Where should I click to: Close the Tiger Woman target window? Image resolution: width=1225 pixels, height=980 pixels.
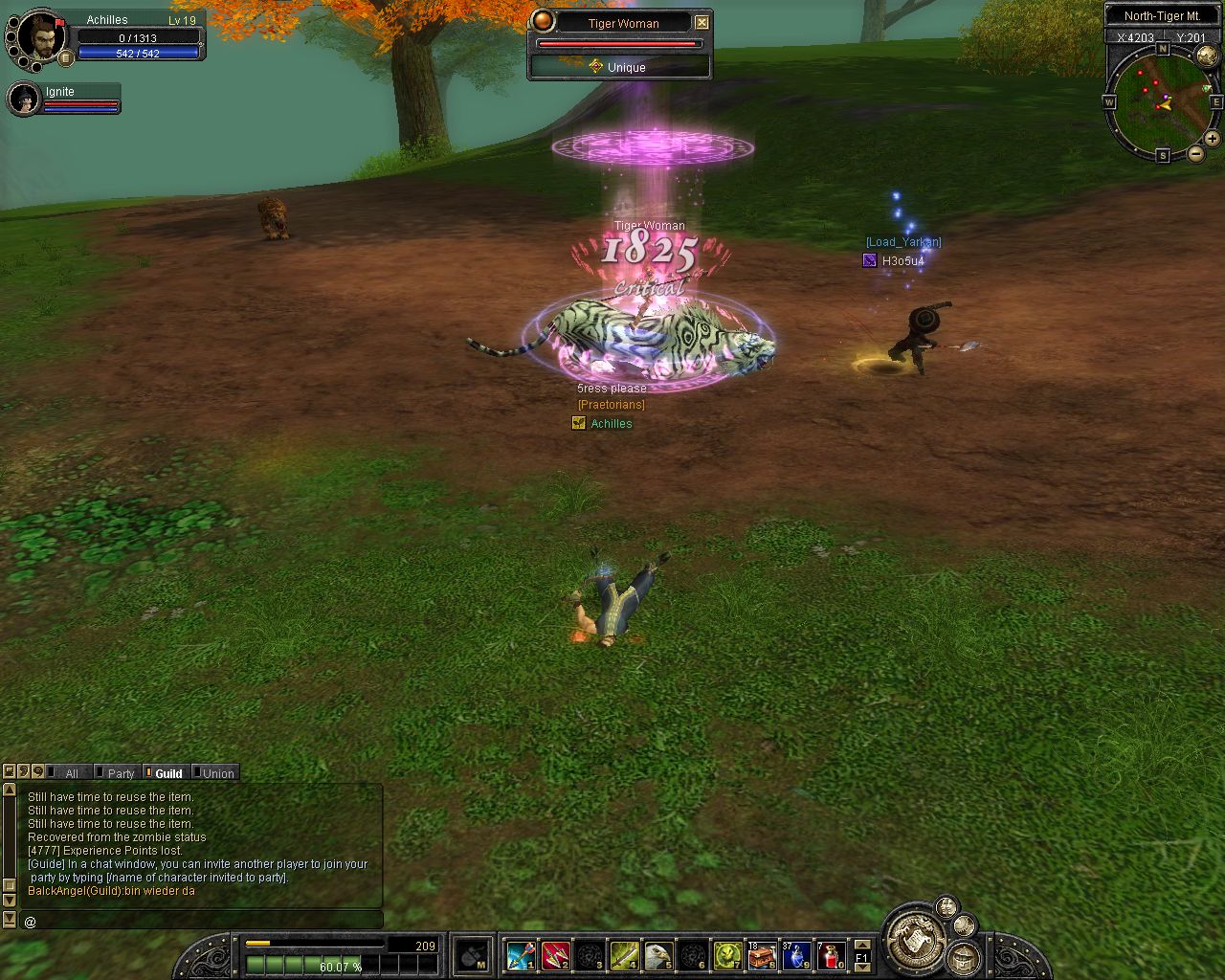click(x=702, y=23)
